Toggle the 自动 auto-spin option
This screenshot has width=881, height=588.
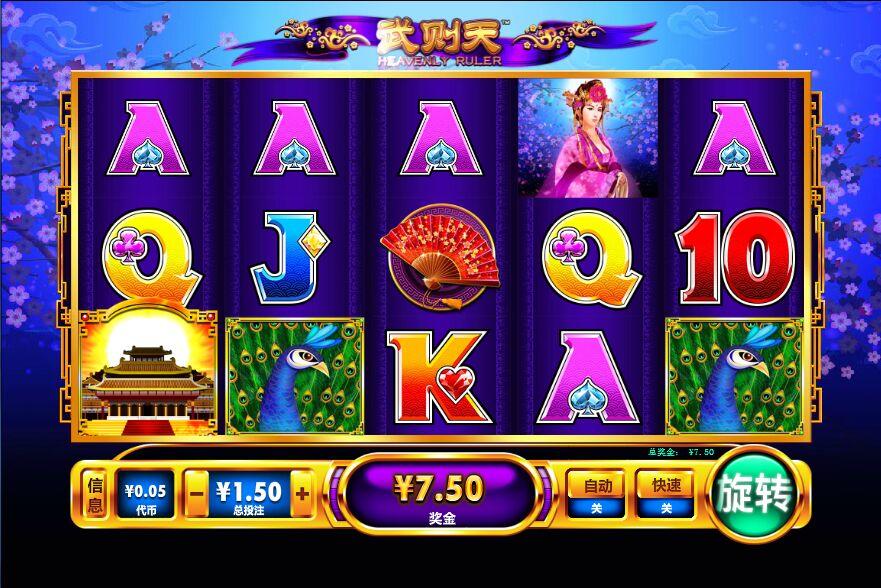[597, 495]
